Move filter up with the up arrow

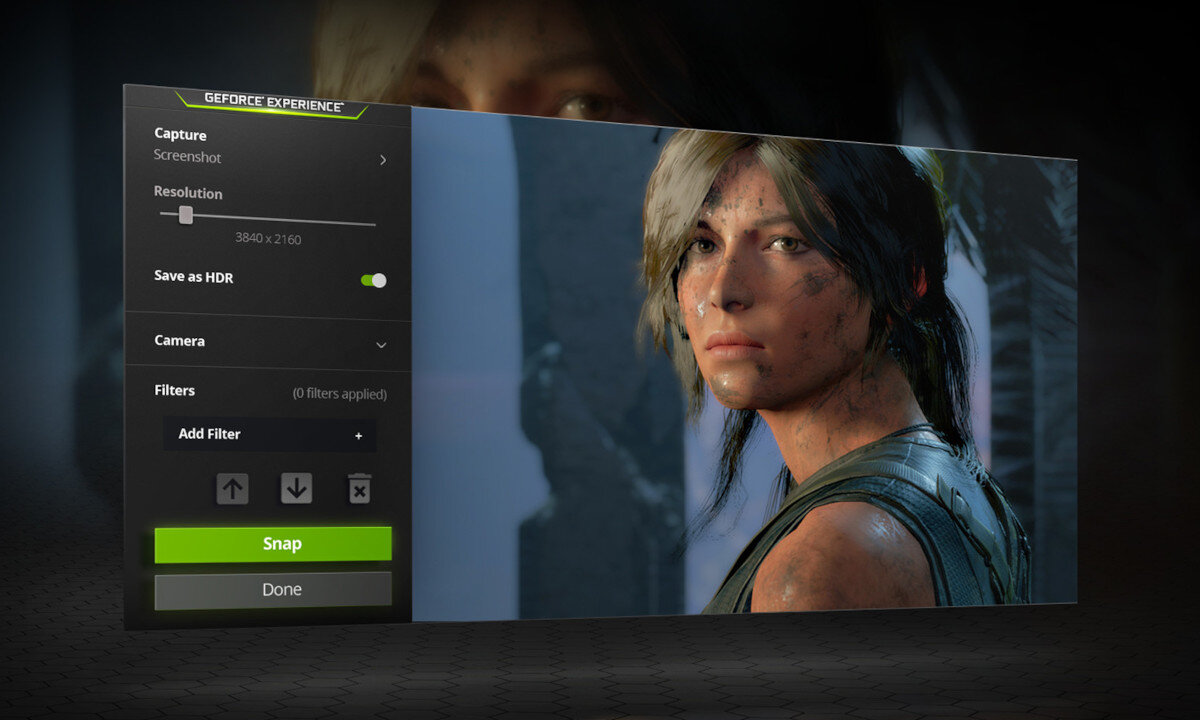click(x=232, y=489)
